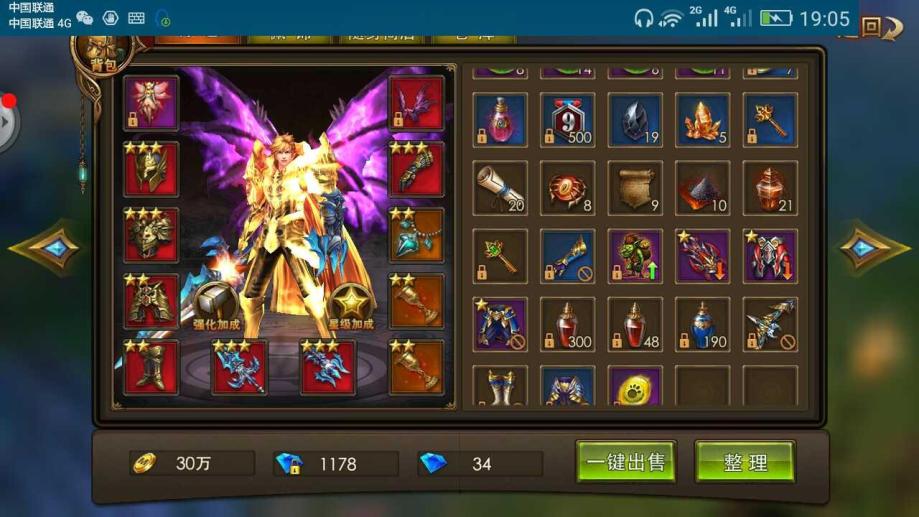
Task: Select the pyramid item stack of 10
Action: (x=703, y=188)
